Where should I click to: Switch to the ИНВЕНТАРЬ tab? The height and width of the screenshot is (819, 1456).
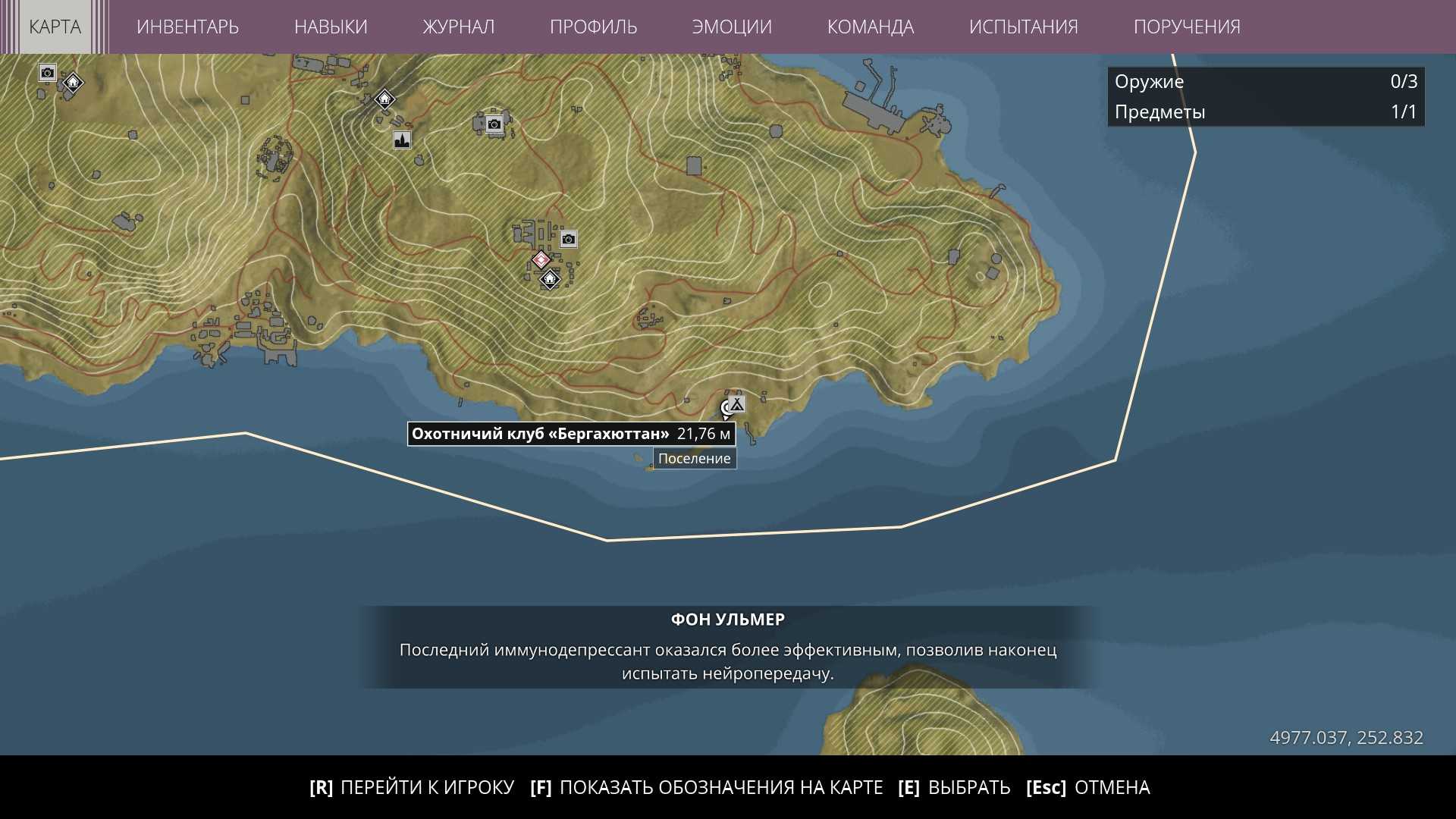coord(187,27)
